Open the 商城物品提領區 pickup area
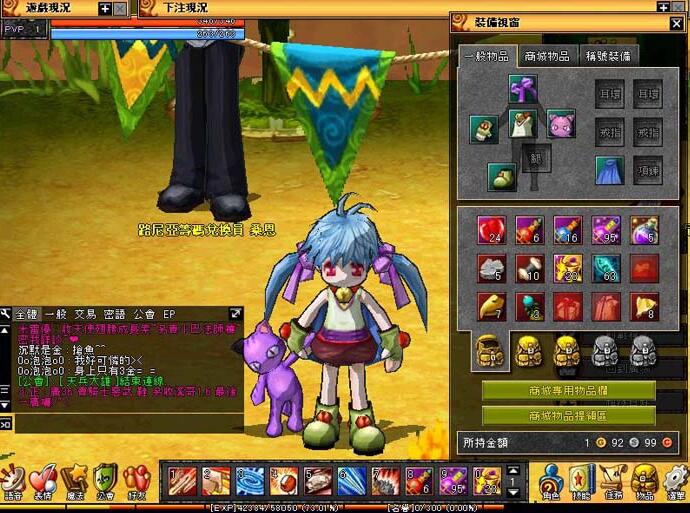 [561, 414]
